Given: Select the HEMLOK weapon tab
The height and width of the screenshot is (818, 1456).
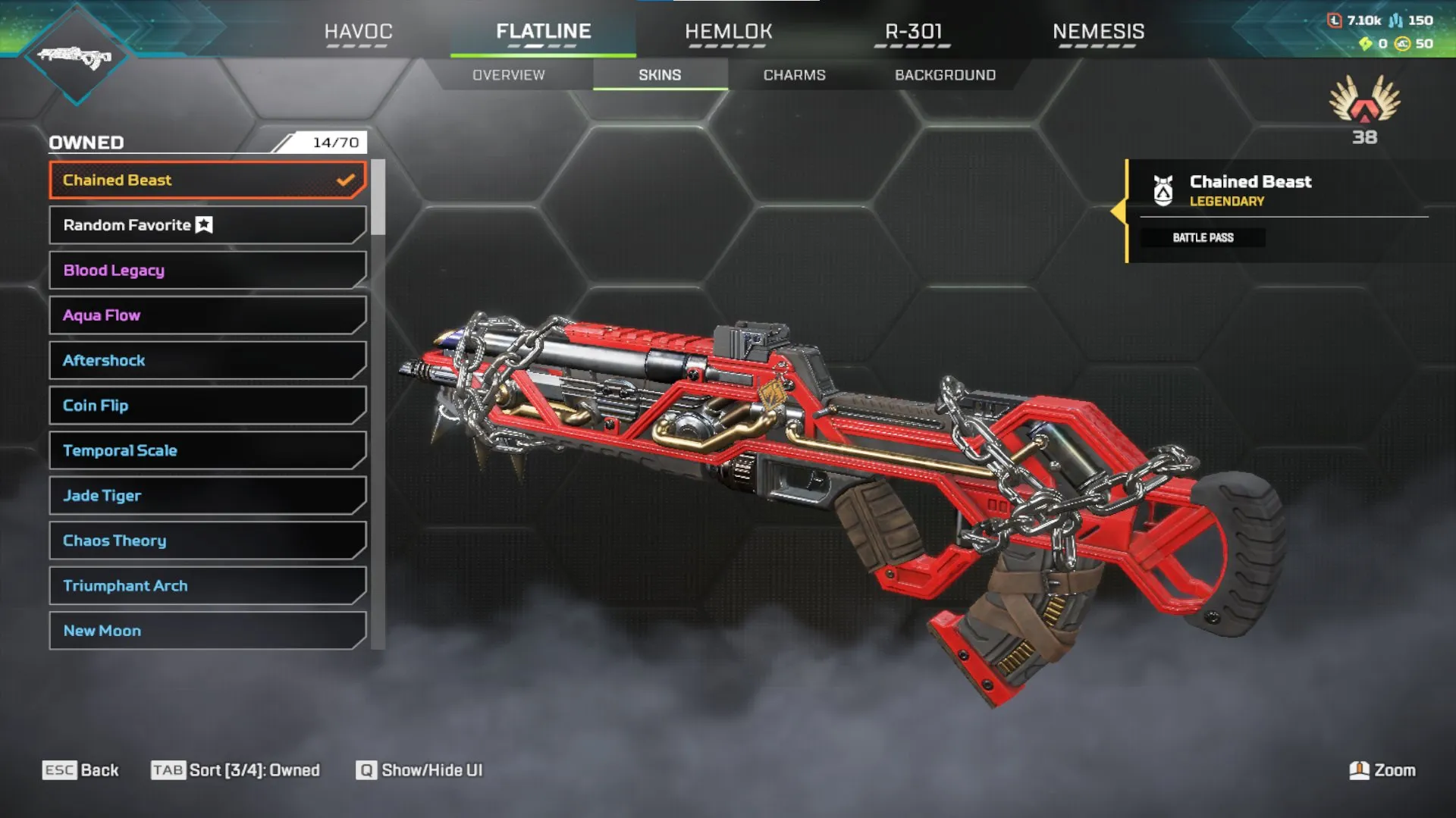Looking at the screenshot, I should [729, 32].
